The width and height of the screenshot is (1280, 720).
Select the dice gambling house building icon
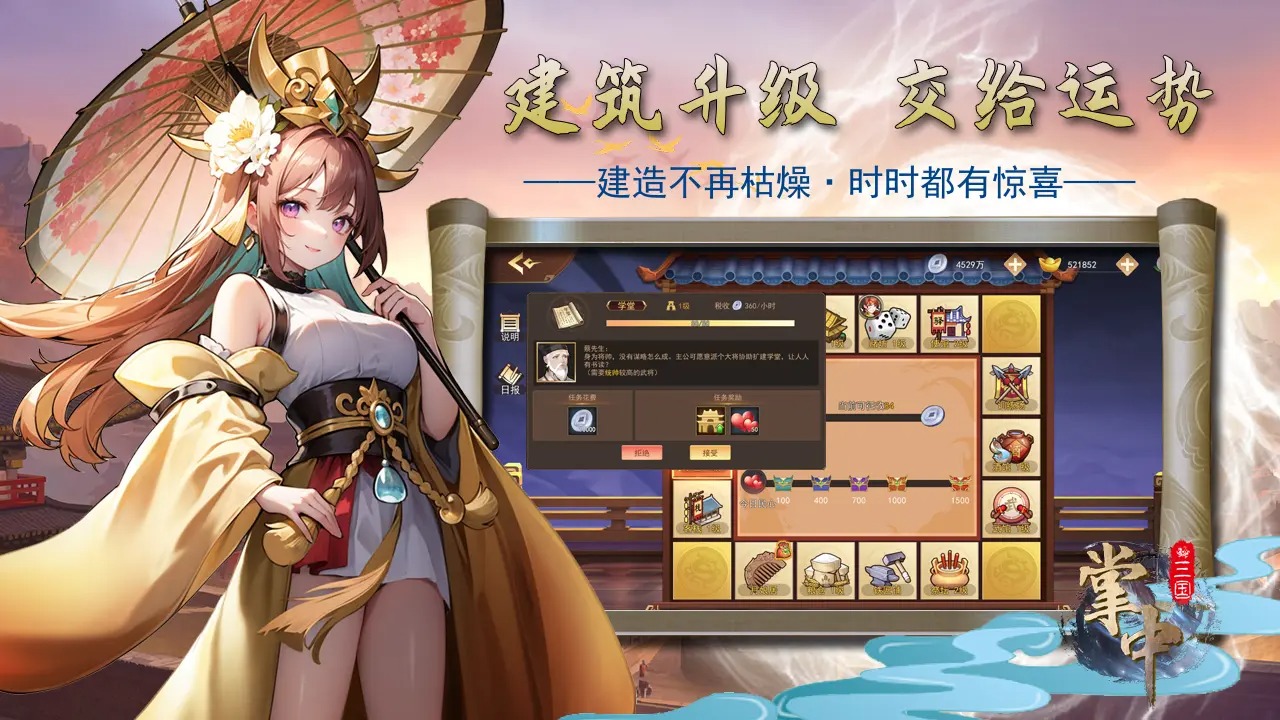point(887,320)
